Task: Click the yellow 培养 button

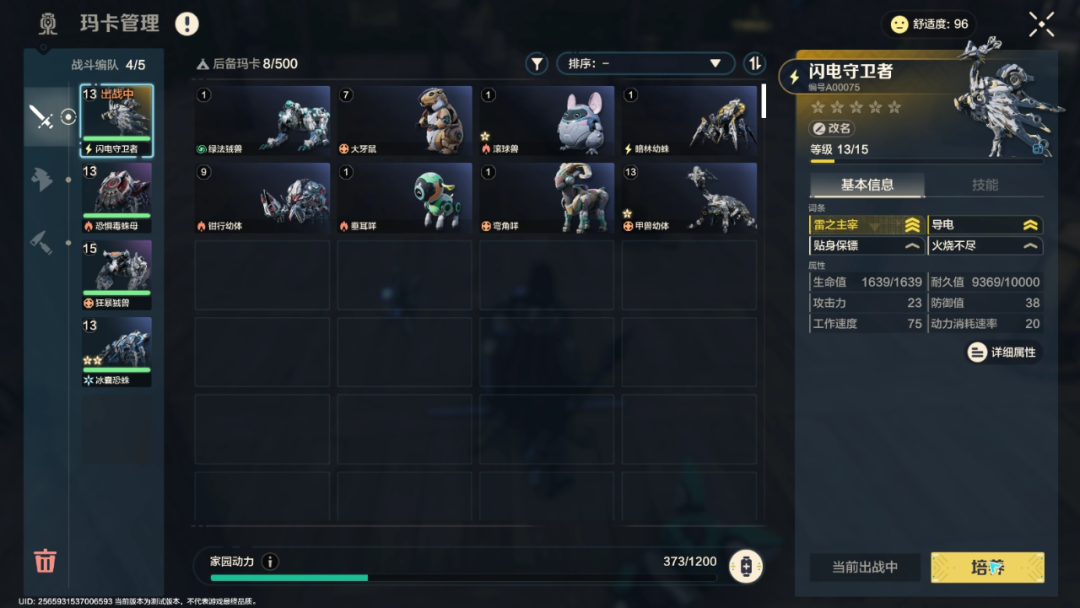Action: [x=987, y=567]
